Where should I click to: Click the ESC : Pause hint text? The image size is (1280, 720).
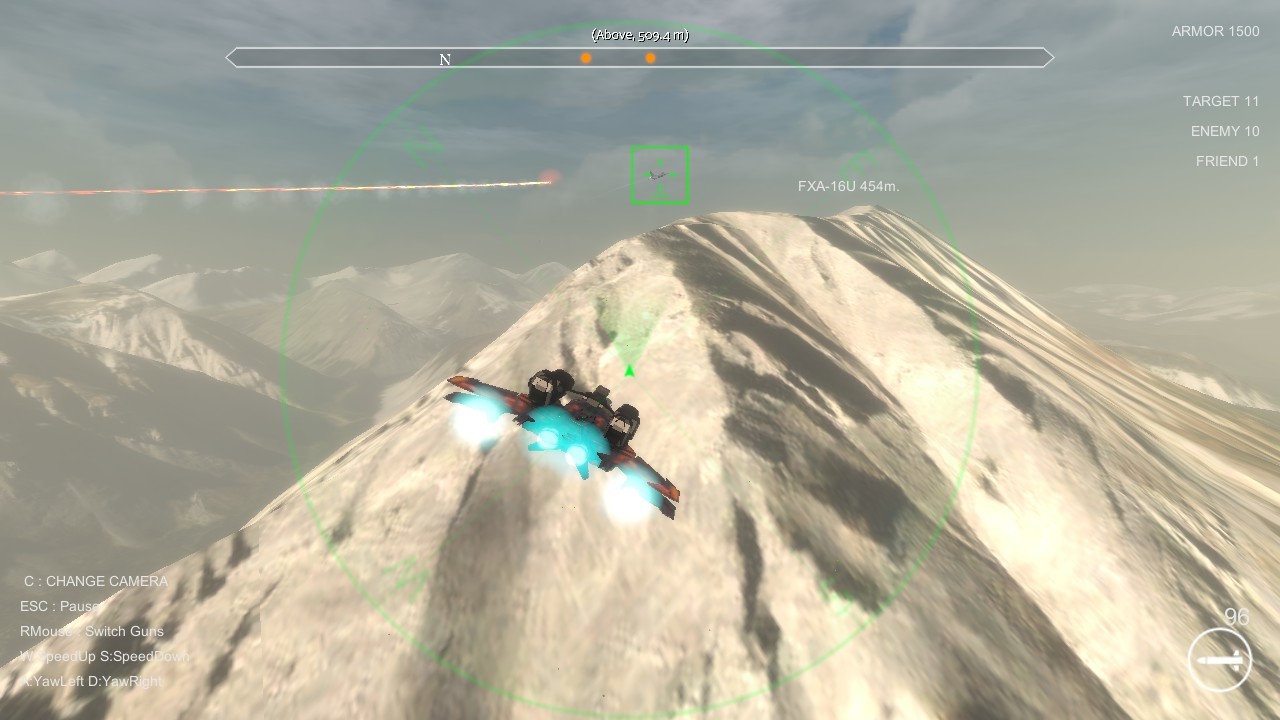click(60, 606)
